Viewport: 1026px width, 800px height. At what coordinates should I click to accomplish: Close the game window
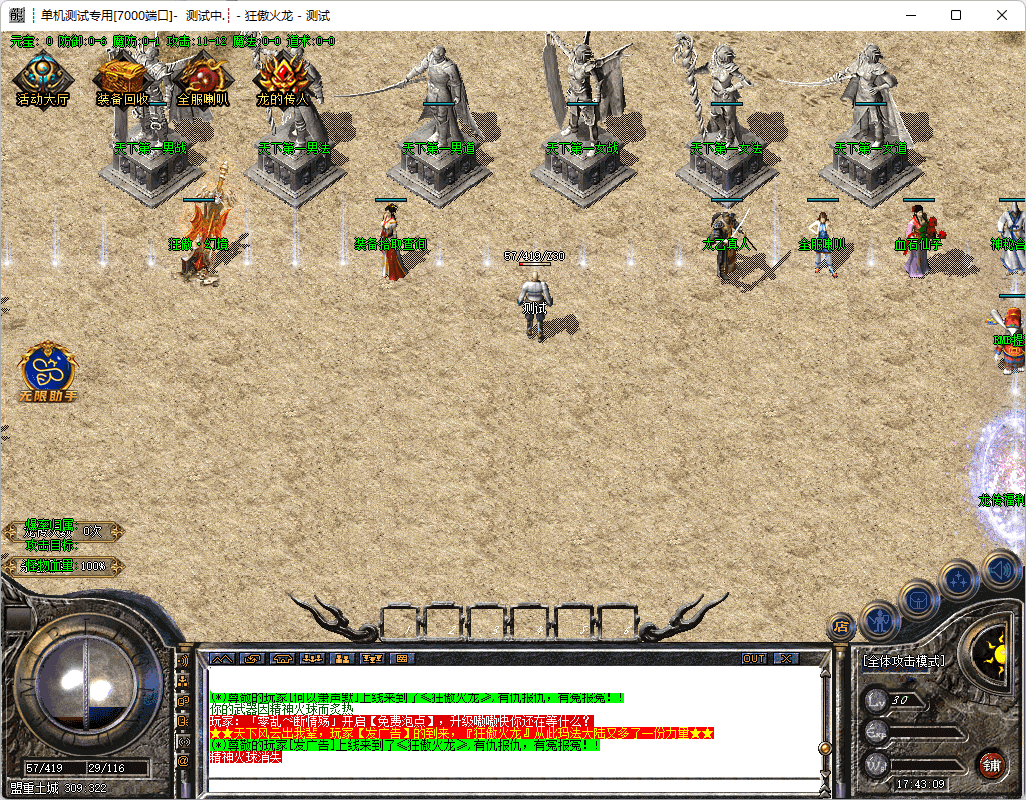click(x=1002, y=15)
